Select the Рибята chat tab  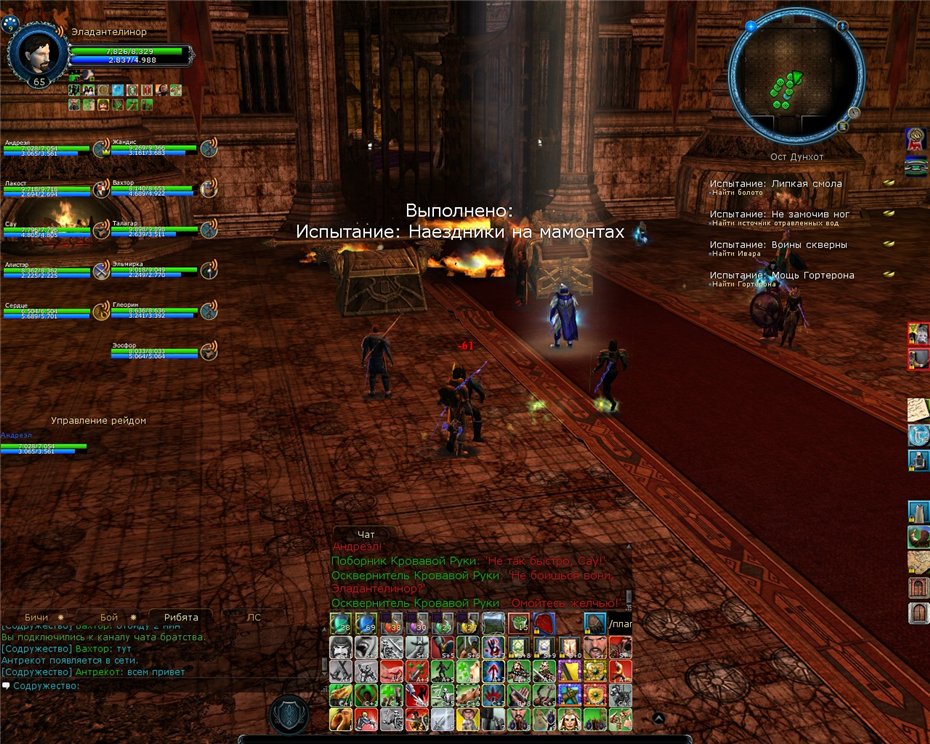click(180, 617)
